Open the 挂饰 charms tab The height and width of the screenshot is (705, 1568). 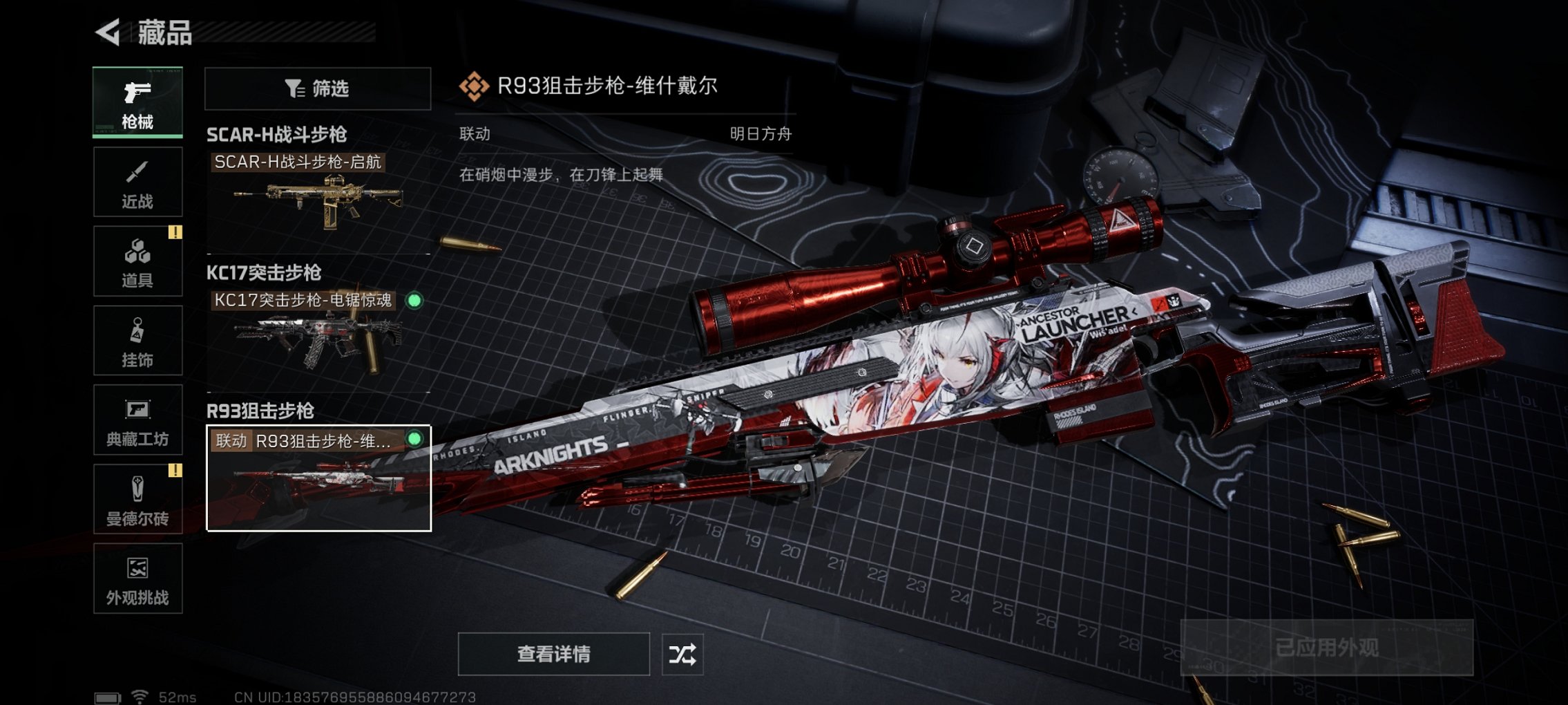coord(137,340)
